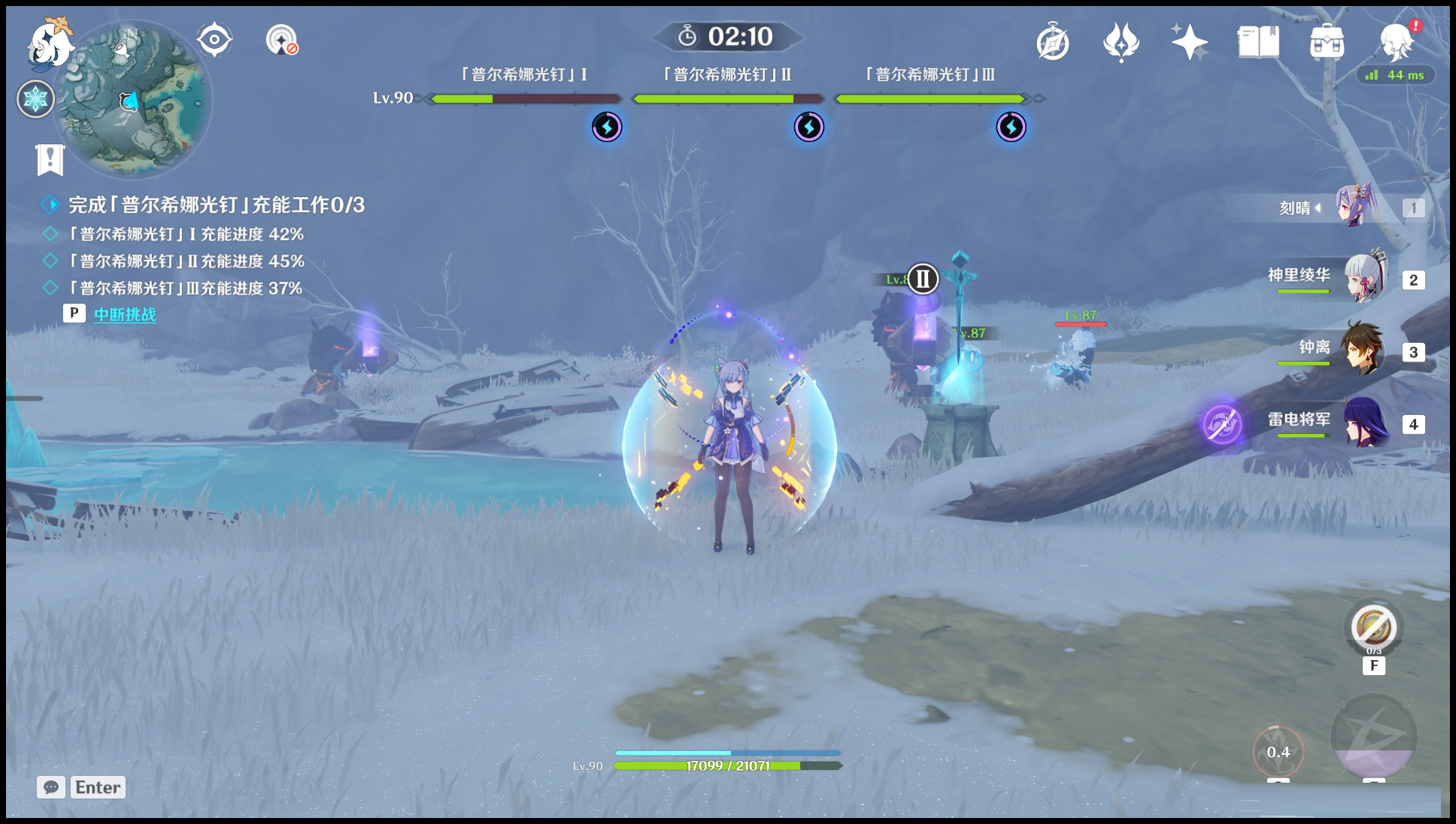Switch to party member 钟离

tap(1363, 350)
